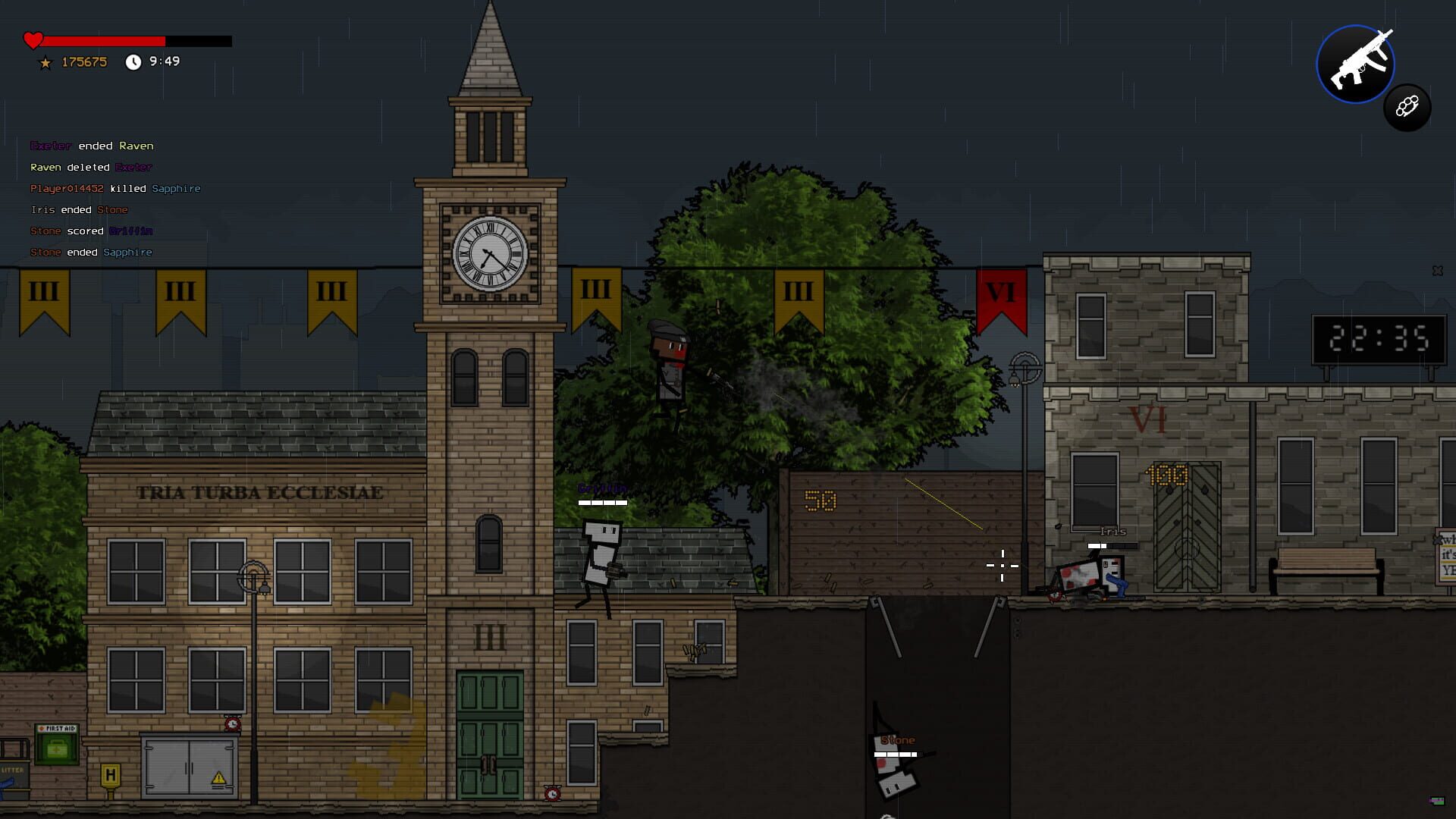Click the 'Iris' nameplate near the overturned cart

(1112, 532)
